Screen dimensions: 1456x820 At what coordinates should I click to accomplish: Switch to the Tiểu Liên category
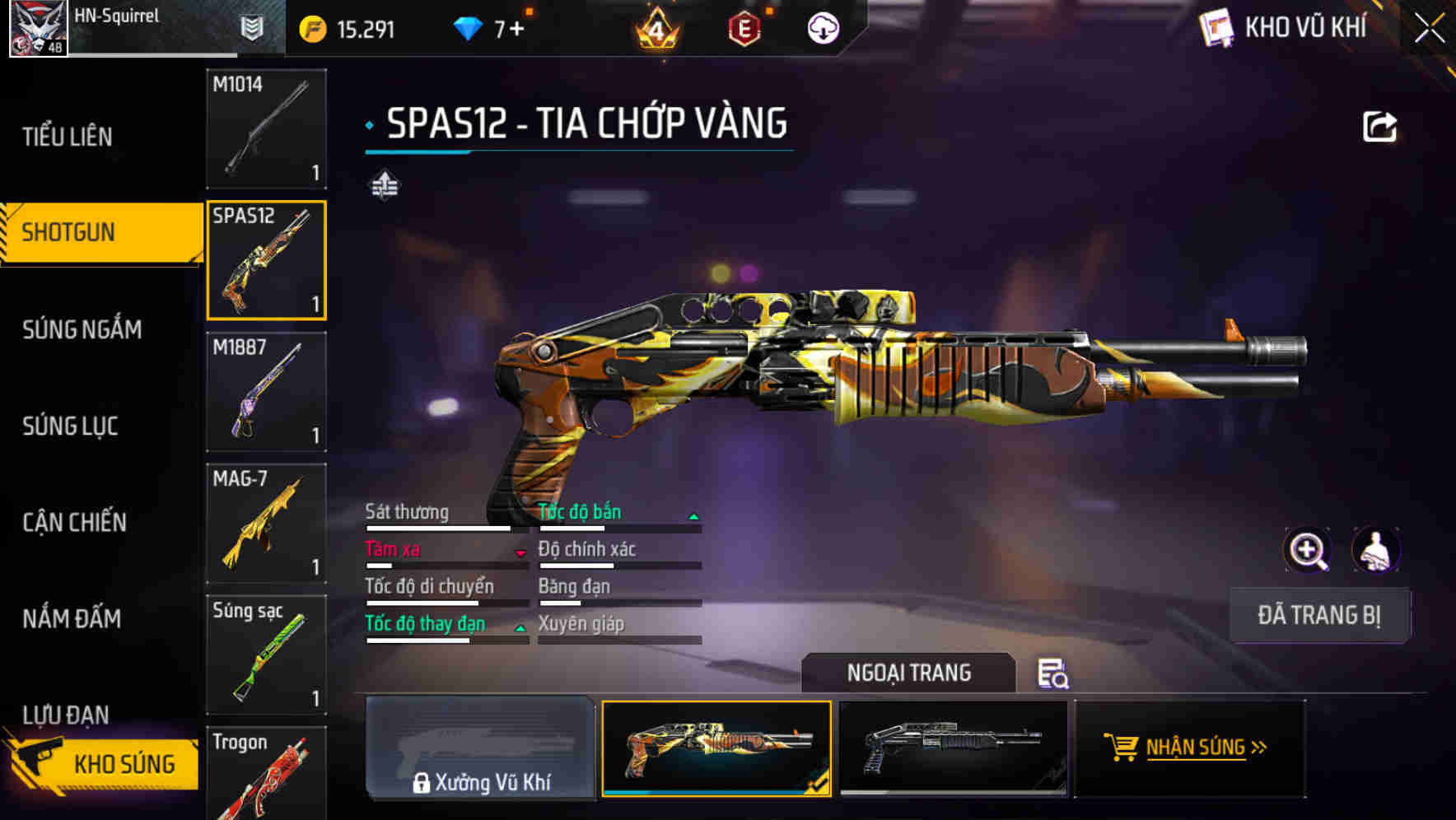68,137
